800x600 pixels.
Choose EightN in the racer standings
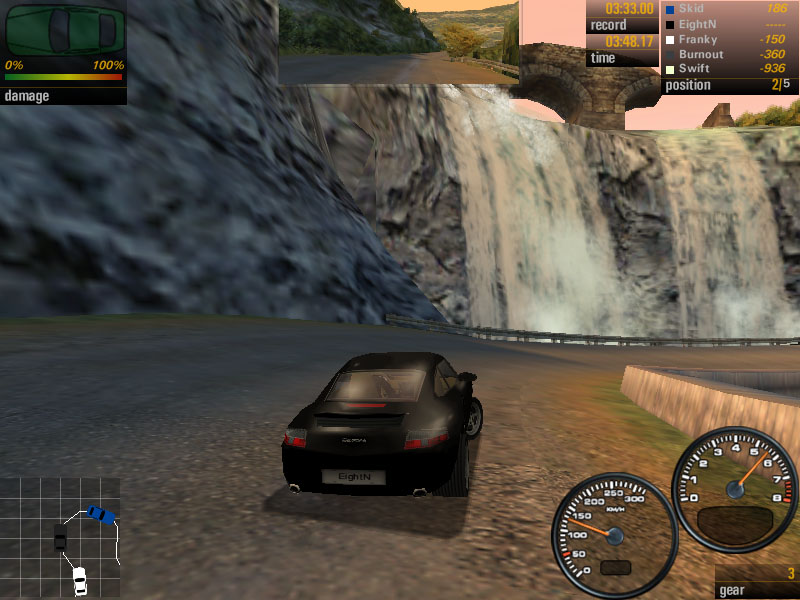click(x=730, y=24)
